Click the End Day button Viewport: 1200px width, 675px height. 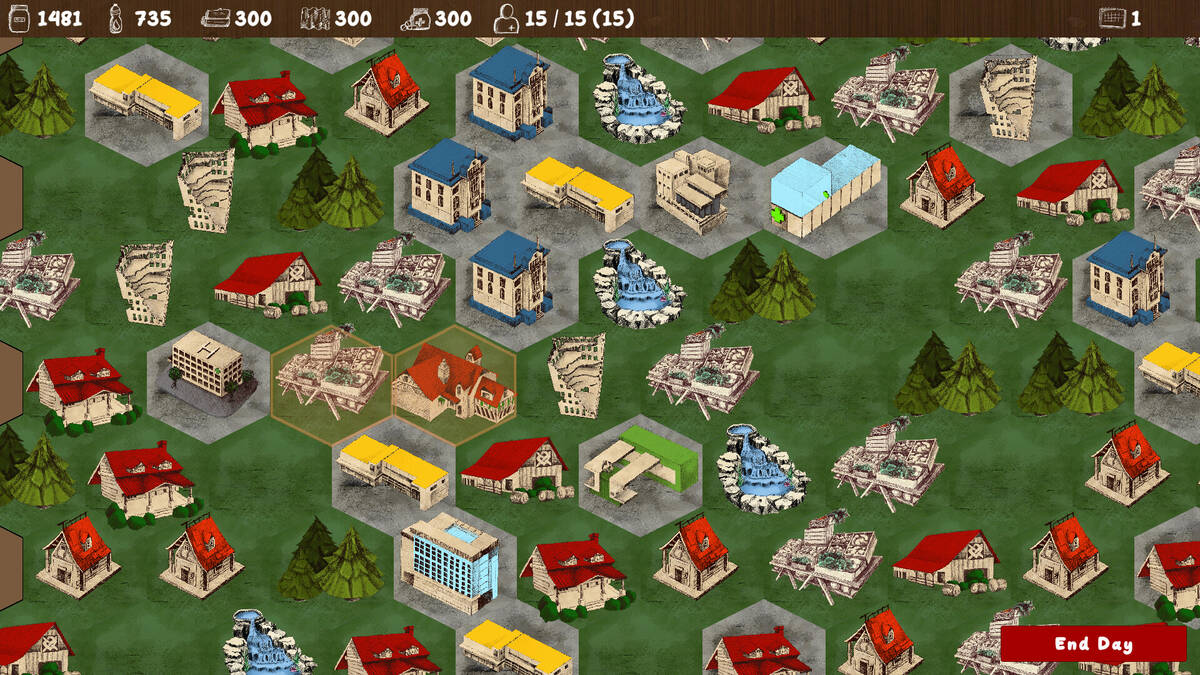pyautogui.click(x=1093, y=643)
